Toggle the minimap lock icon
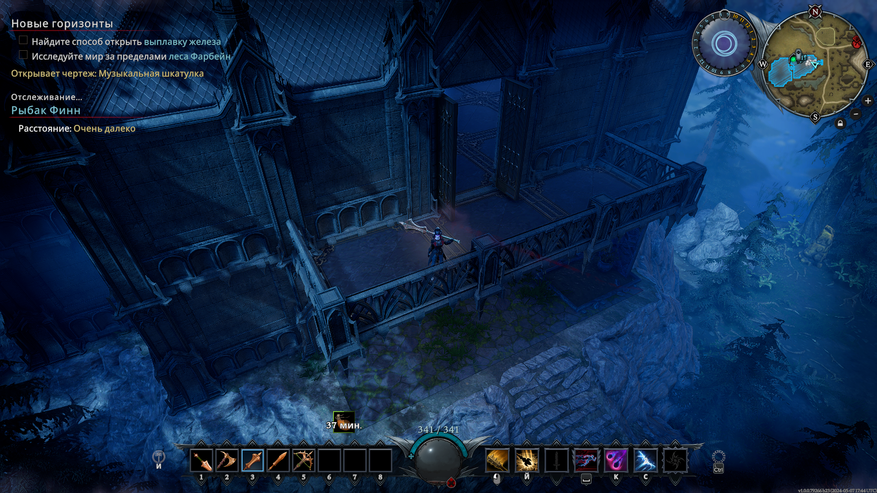Image resolution: width=877 pixels, height=493 pixels. (x=839, y=123)
